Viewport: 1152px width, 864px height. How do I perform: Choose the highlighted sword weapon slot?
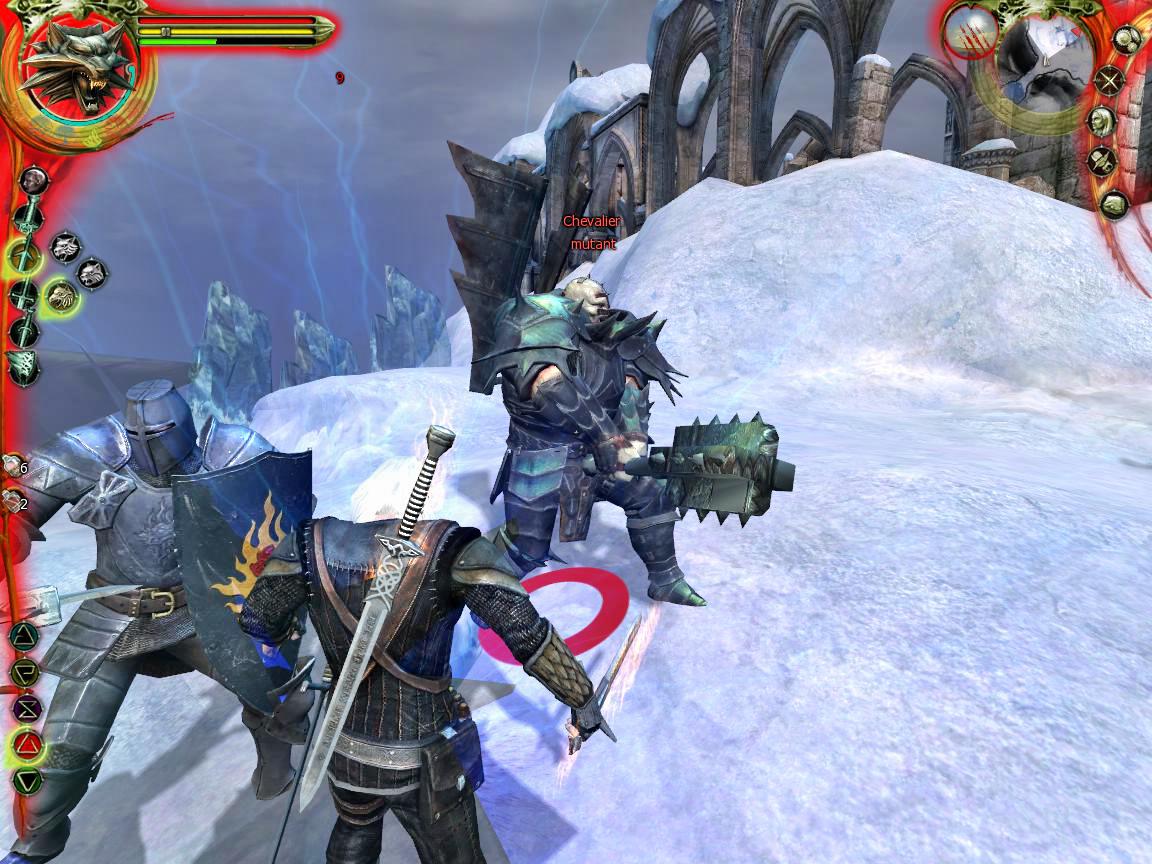coord(24,258)
